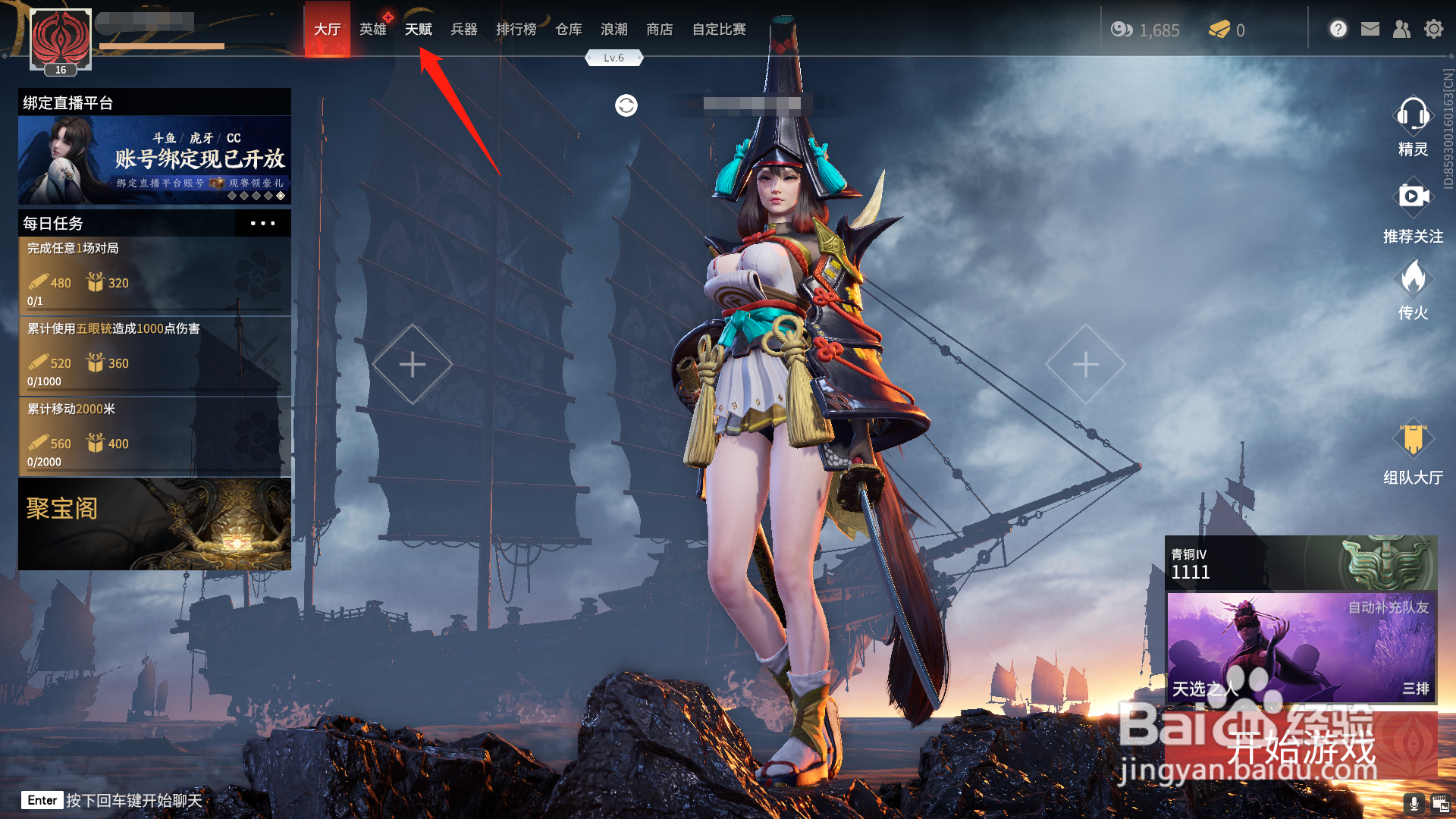The width and height of the screenshot is (1456, 819).
Task: Select the 兵器 weapons tab
Action: 463,30
